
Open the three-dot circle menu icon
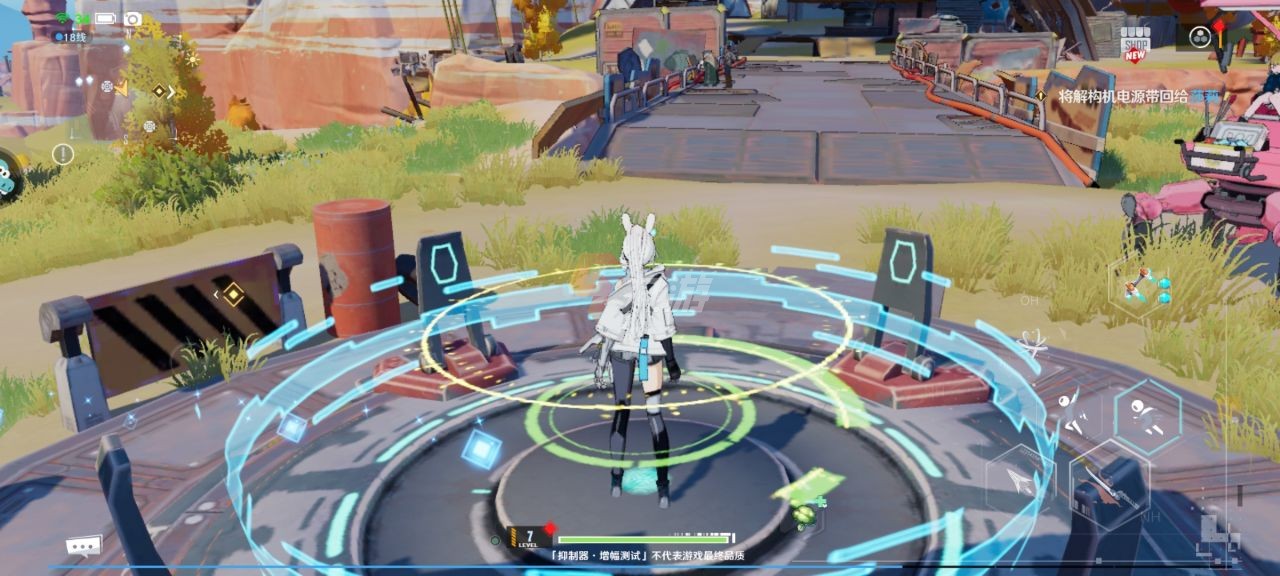(1200, 37)
